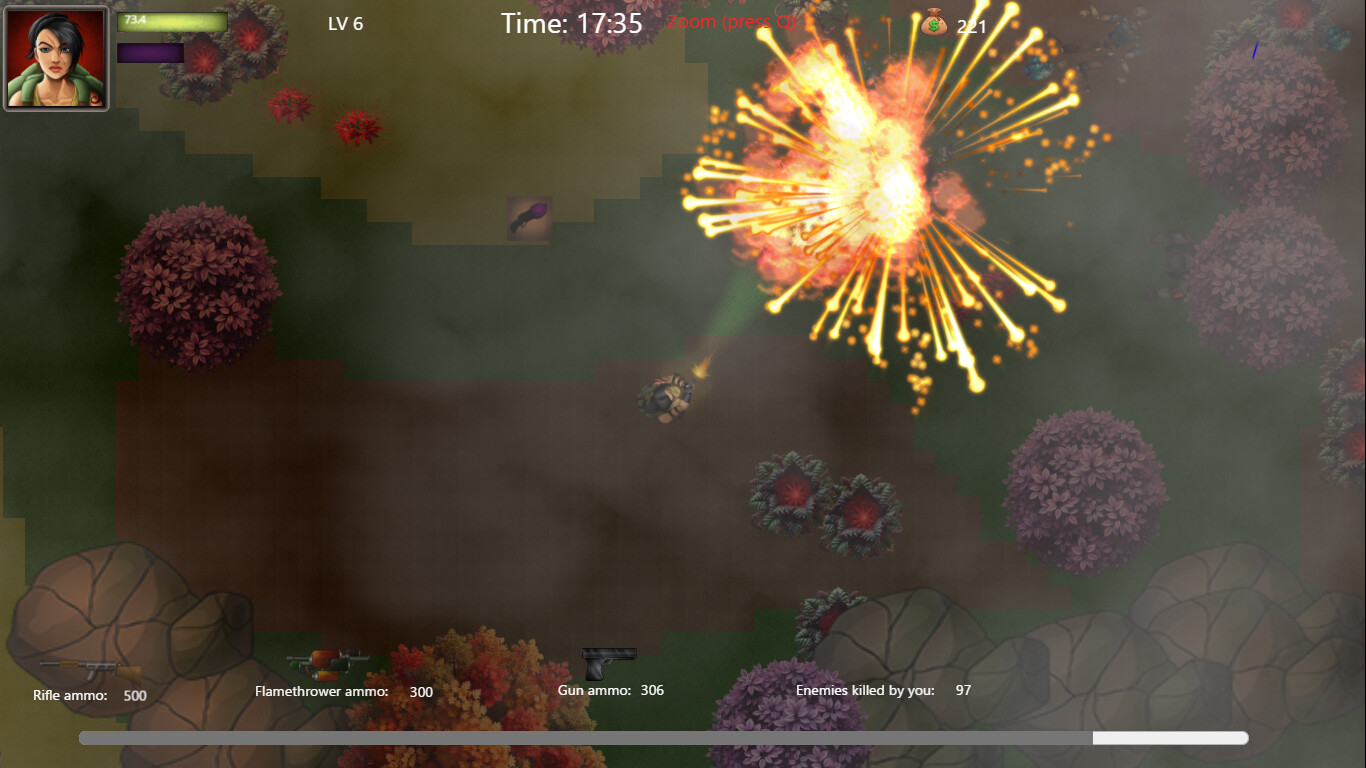
Task: Expand the Enemies killed counter
Action: 883,690
